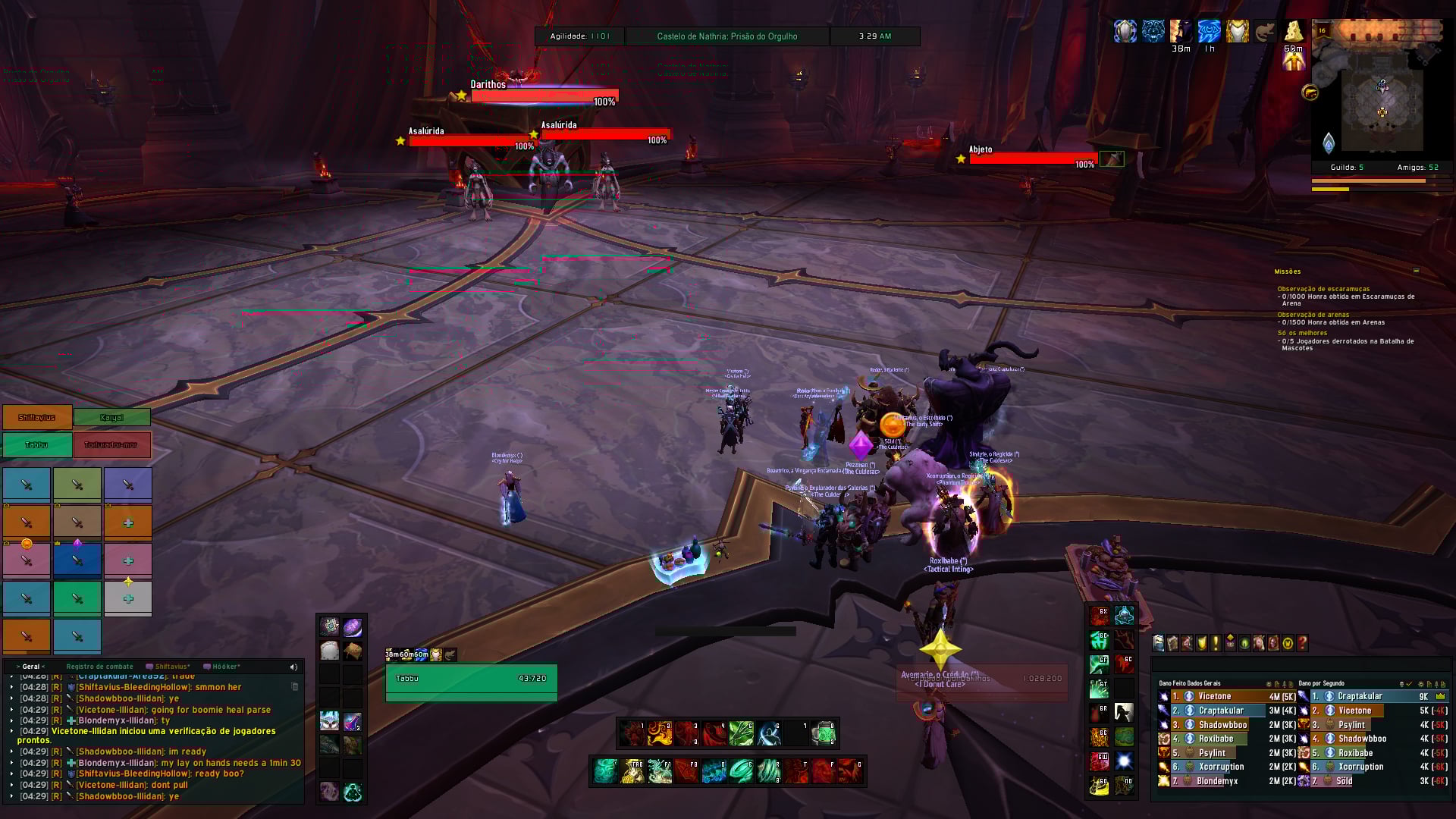Switch to the Geral chat tab
1456x819 pixels.
point(31,667)
